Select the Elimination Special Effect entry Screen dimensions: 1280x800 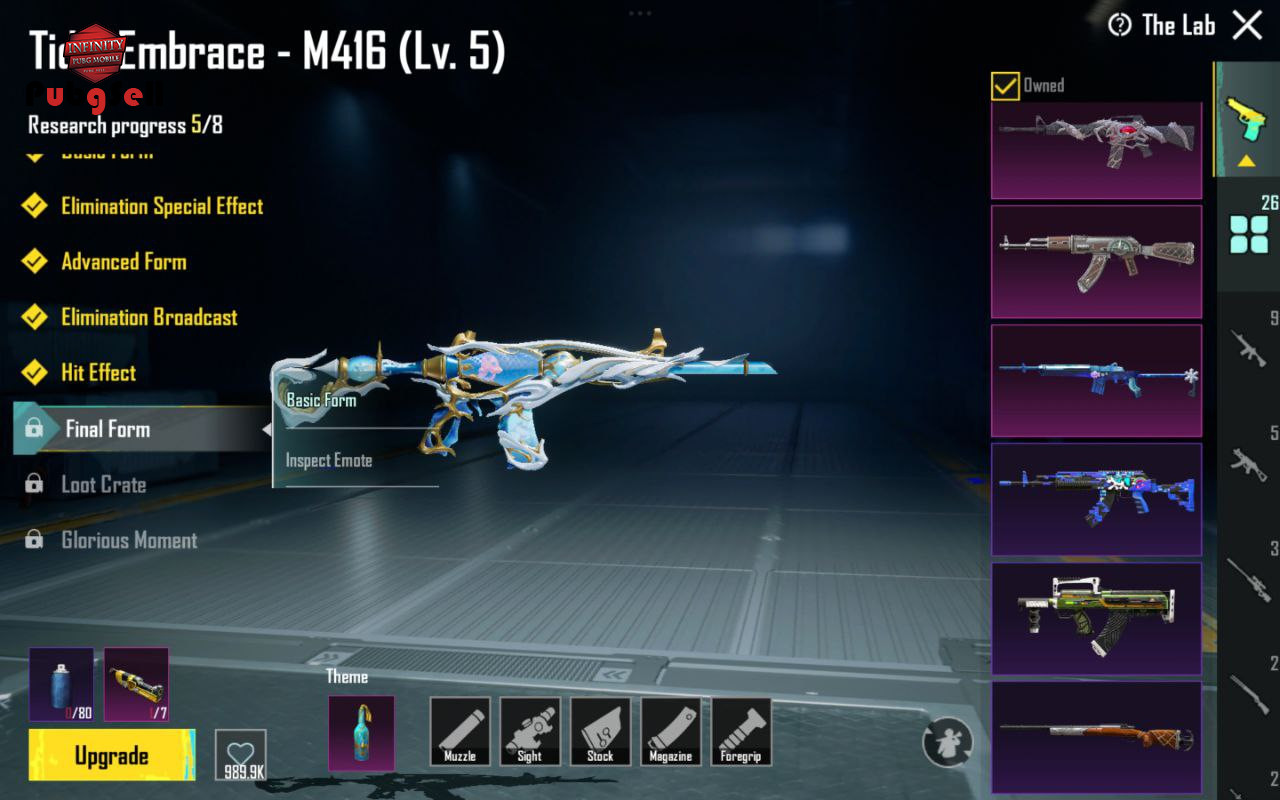(162, 207)
